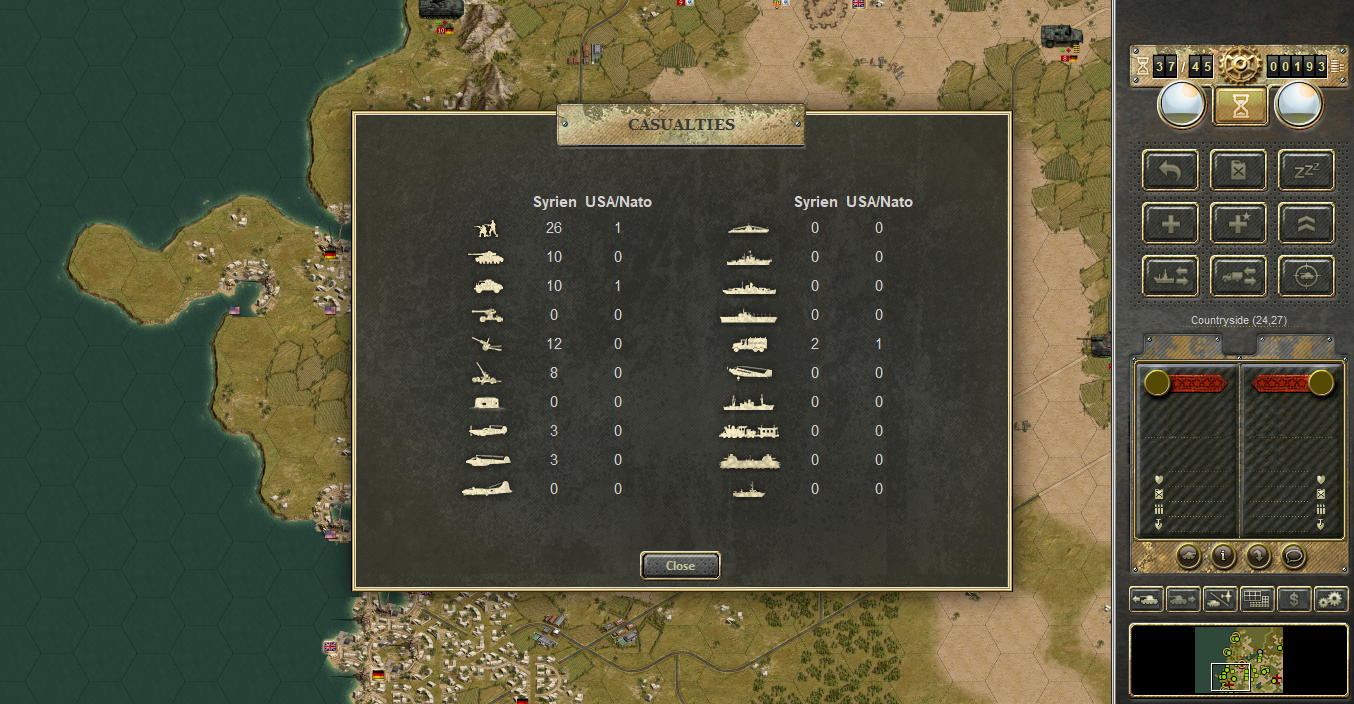End the turn with the hourglass button
The width and height of the screenshot is (1354, 704).
1240,106
